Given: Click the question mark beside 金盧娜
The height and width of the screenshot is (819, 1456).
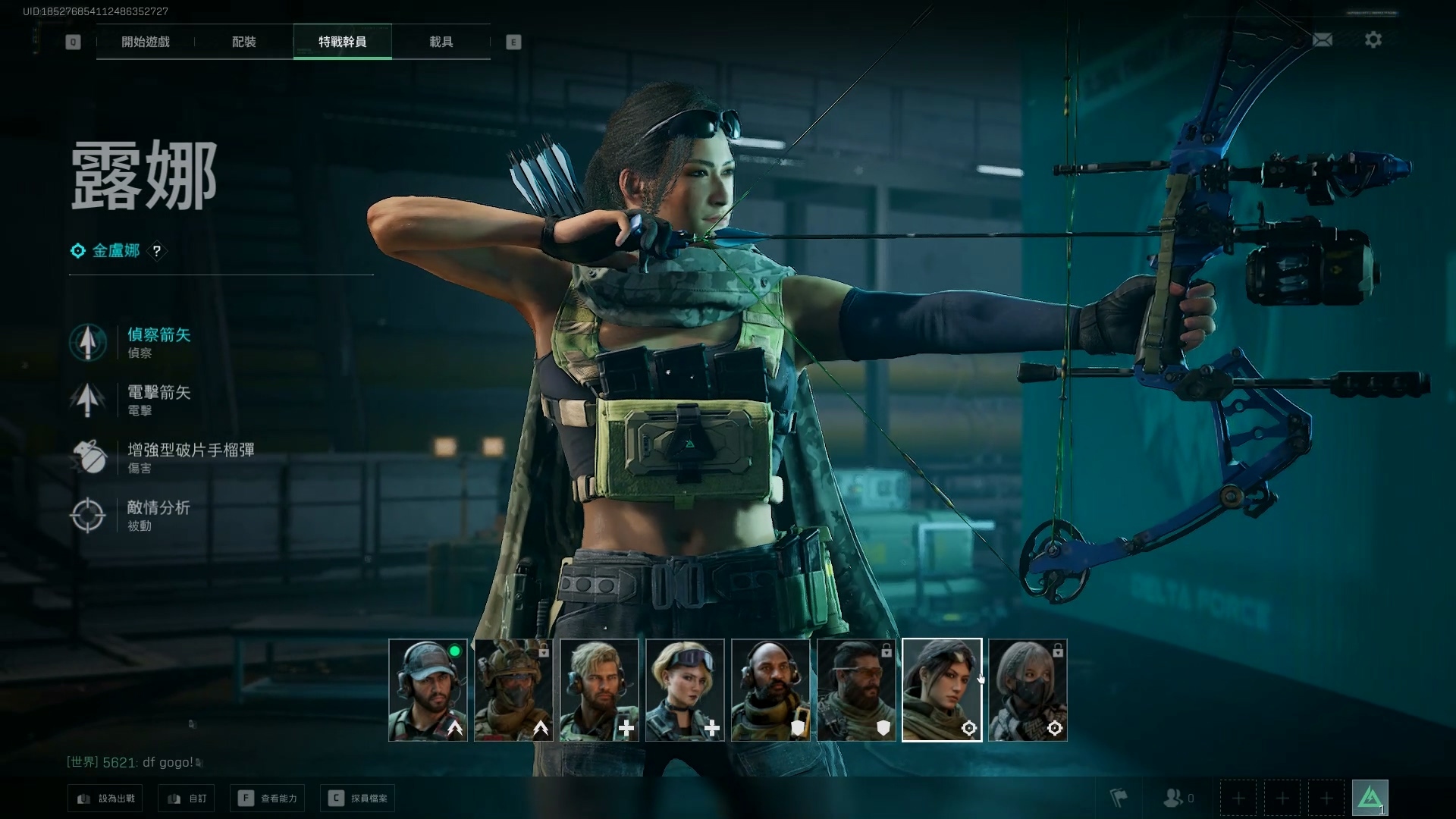Looking at the screenshot, I should click(x=157, y=251).
